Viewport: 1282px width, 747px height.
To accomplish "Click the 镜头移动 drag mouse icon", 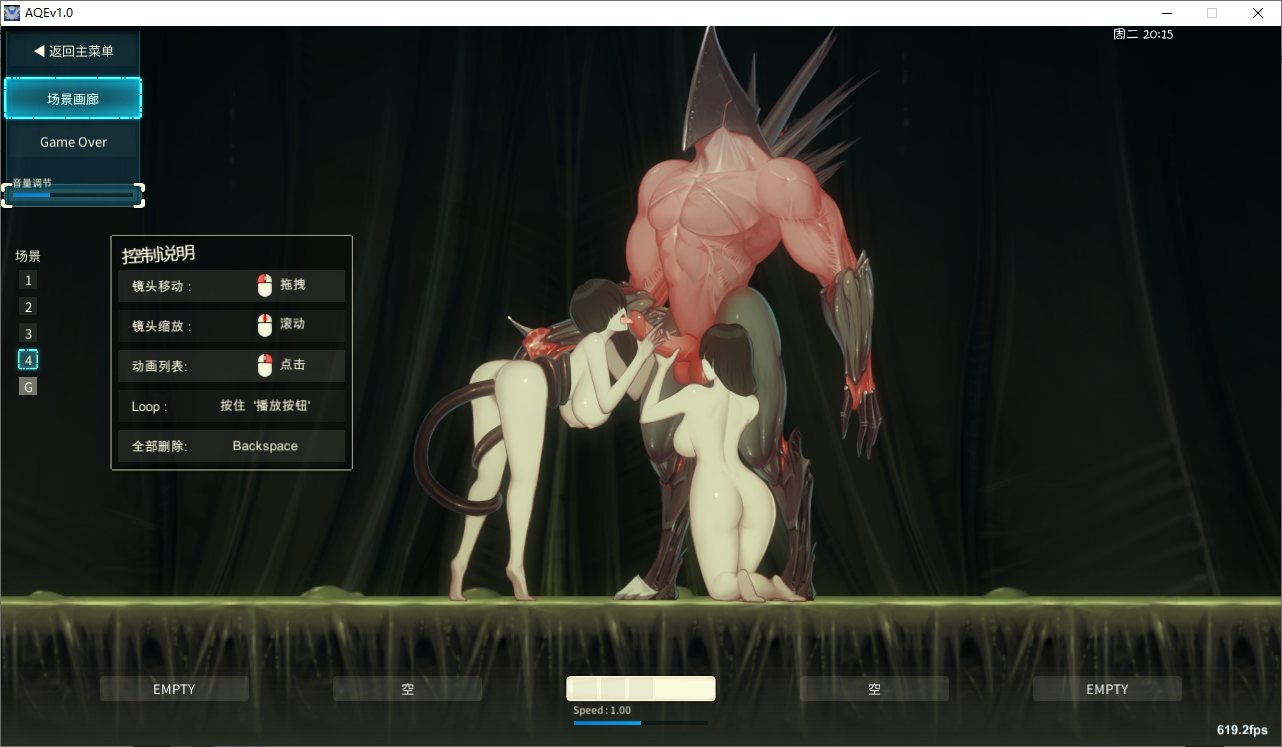I will [264, 285].
